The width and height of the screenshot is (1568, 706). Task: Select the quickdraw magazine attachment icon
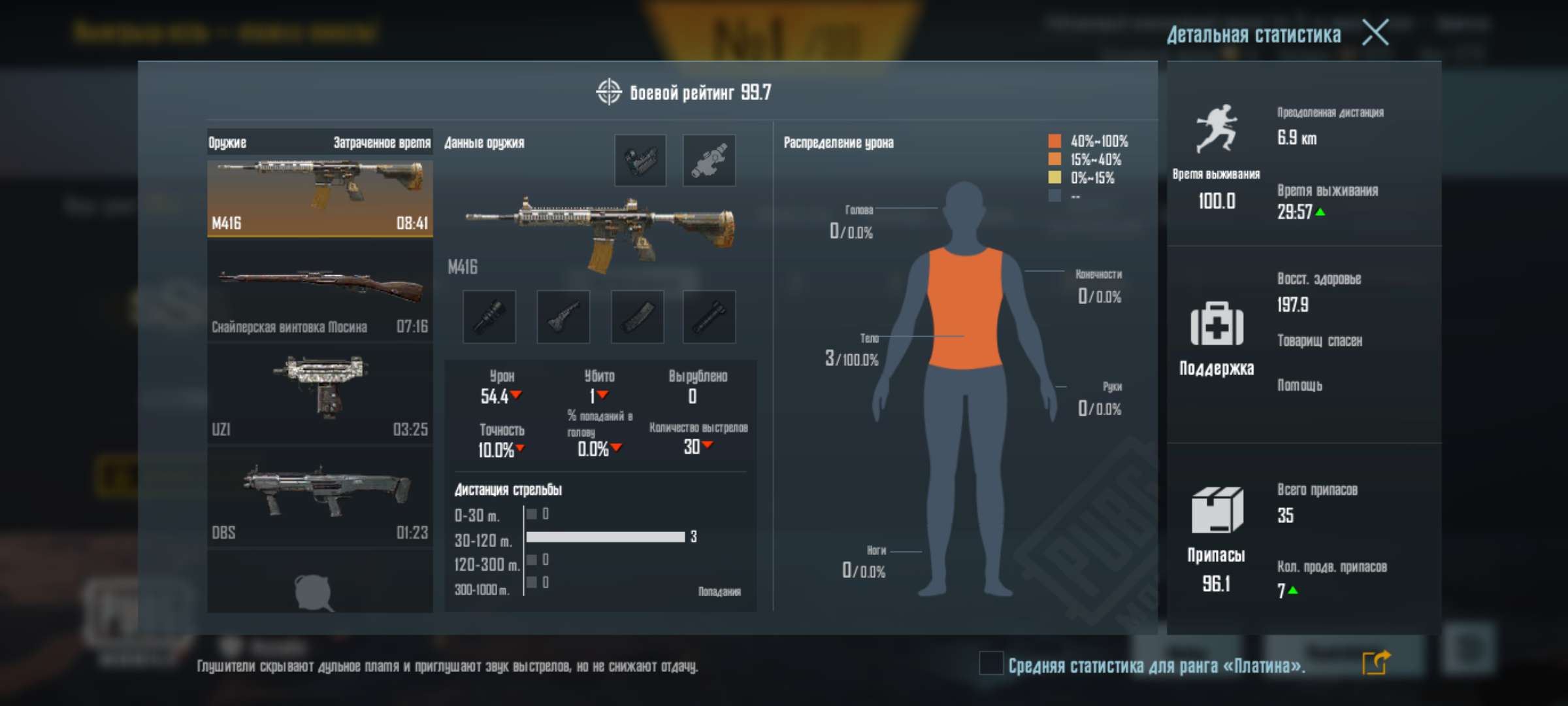[x=637, y=316]
